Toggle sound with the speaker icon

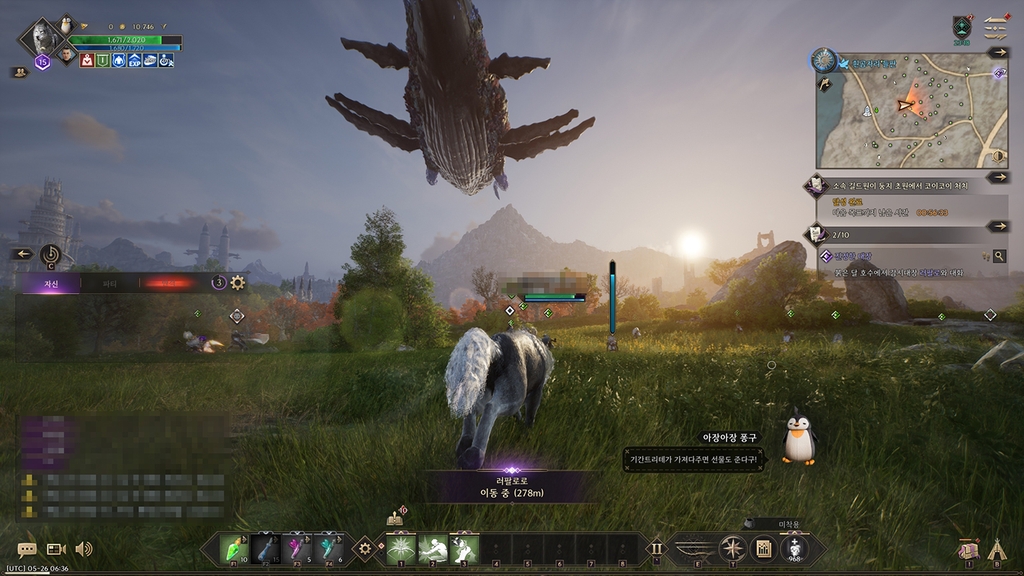[84, 548]
